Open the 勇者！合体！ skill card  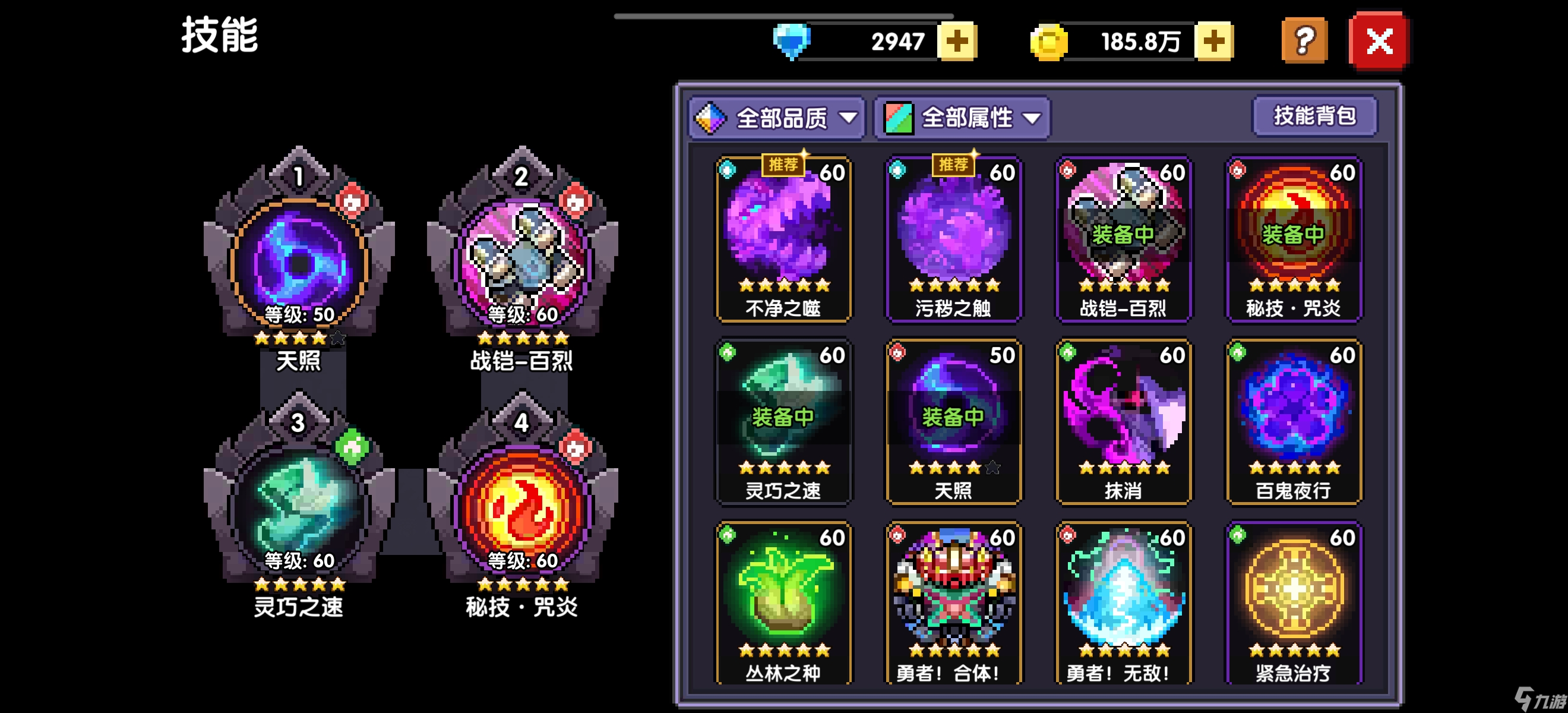(x=954, y=600)
